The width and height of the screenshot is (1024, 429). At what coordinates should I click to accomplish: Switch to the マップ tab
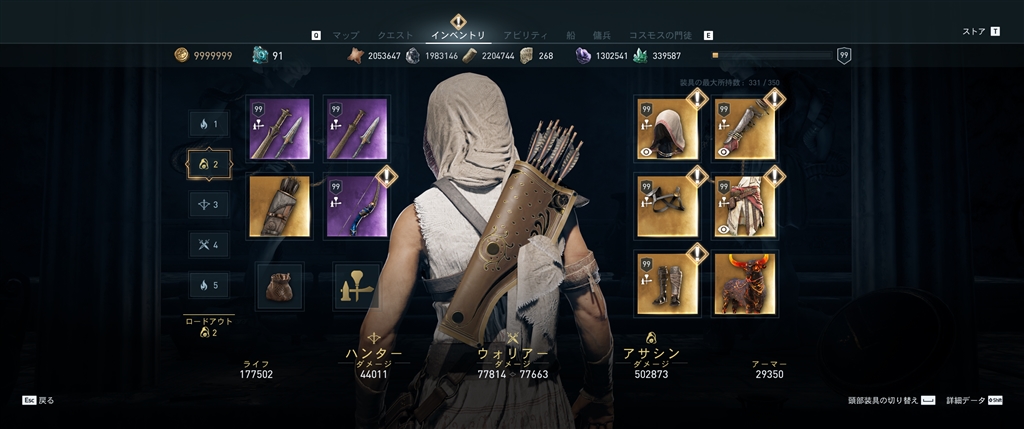345,35
